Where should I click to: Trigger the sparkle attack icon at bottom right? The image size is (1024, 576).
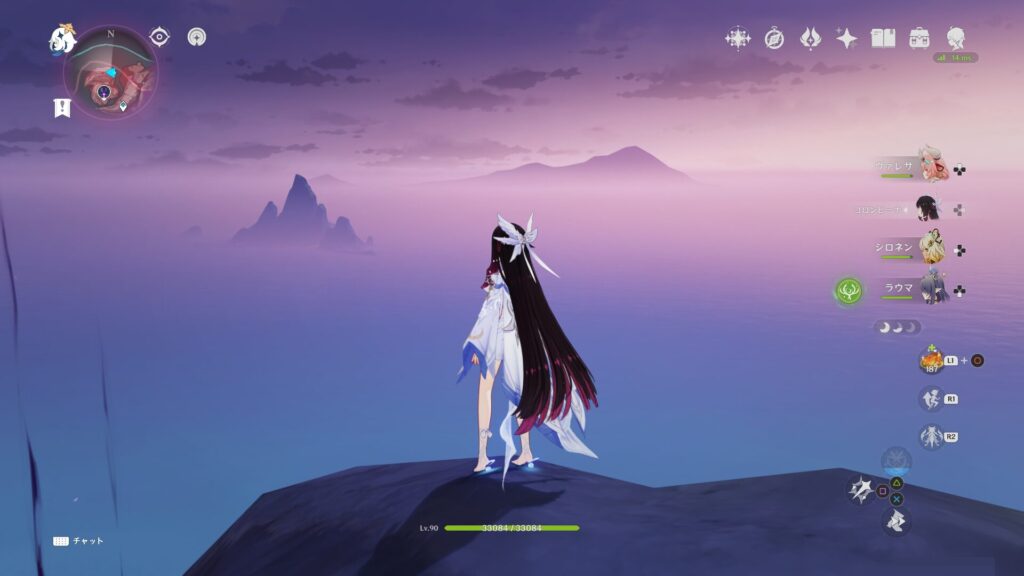click(861, 489)
